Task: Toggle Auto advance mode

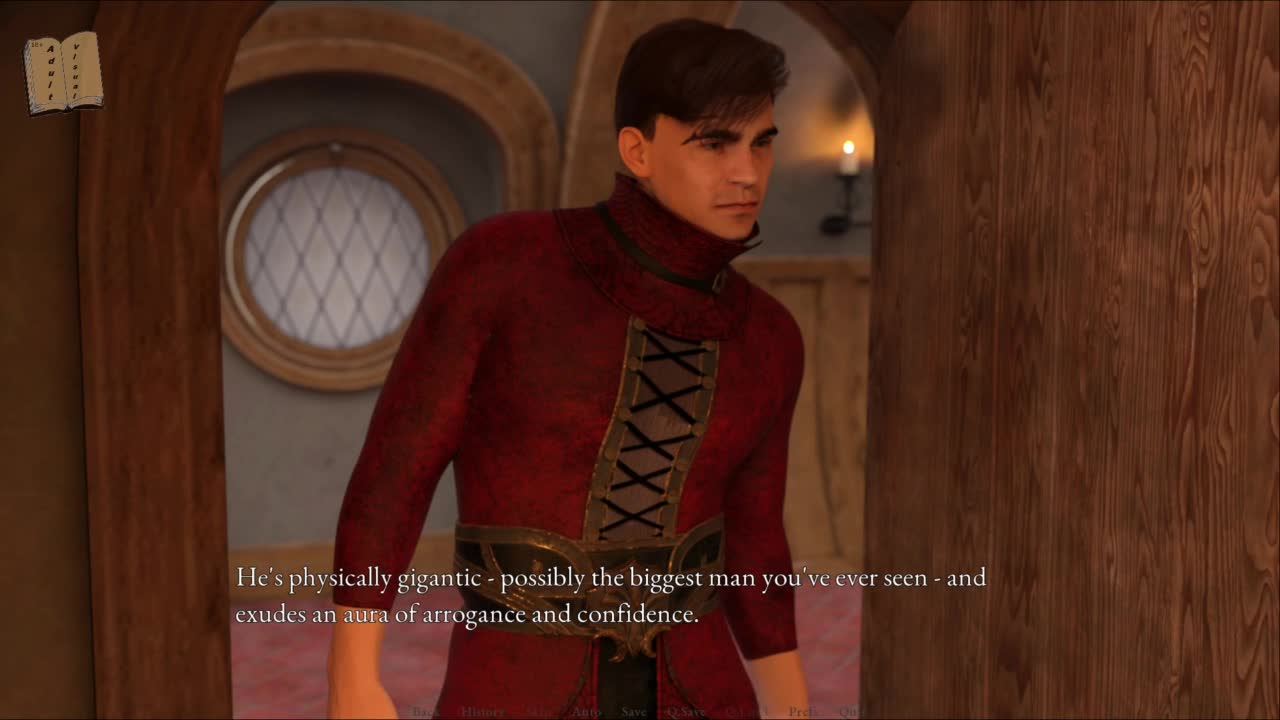Action: click(x=586, y=712)
